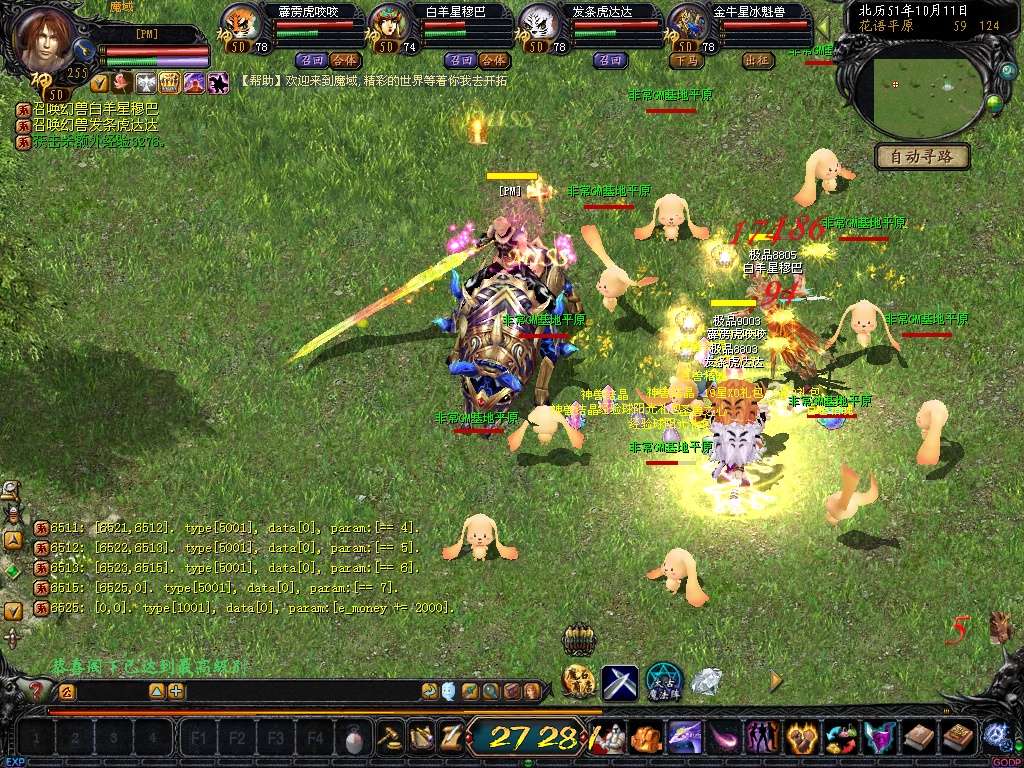Recall the 霹雳虎咬咬 pet
Viewport: 1024px width, 768px height.
[311, 60]
